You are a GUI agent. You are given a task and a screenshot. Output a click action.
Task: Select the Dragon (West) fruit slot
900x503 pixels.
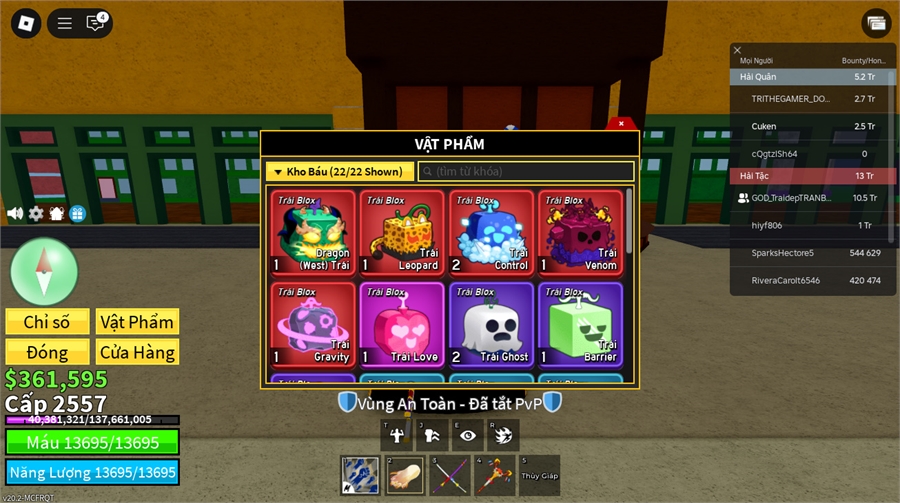[x=313, y=233]
